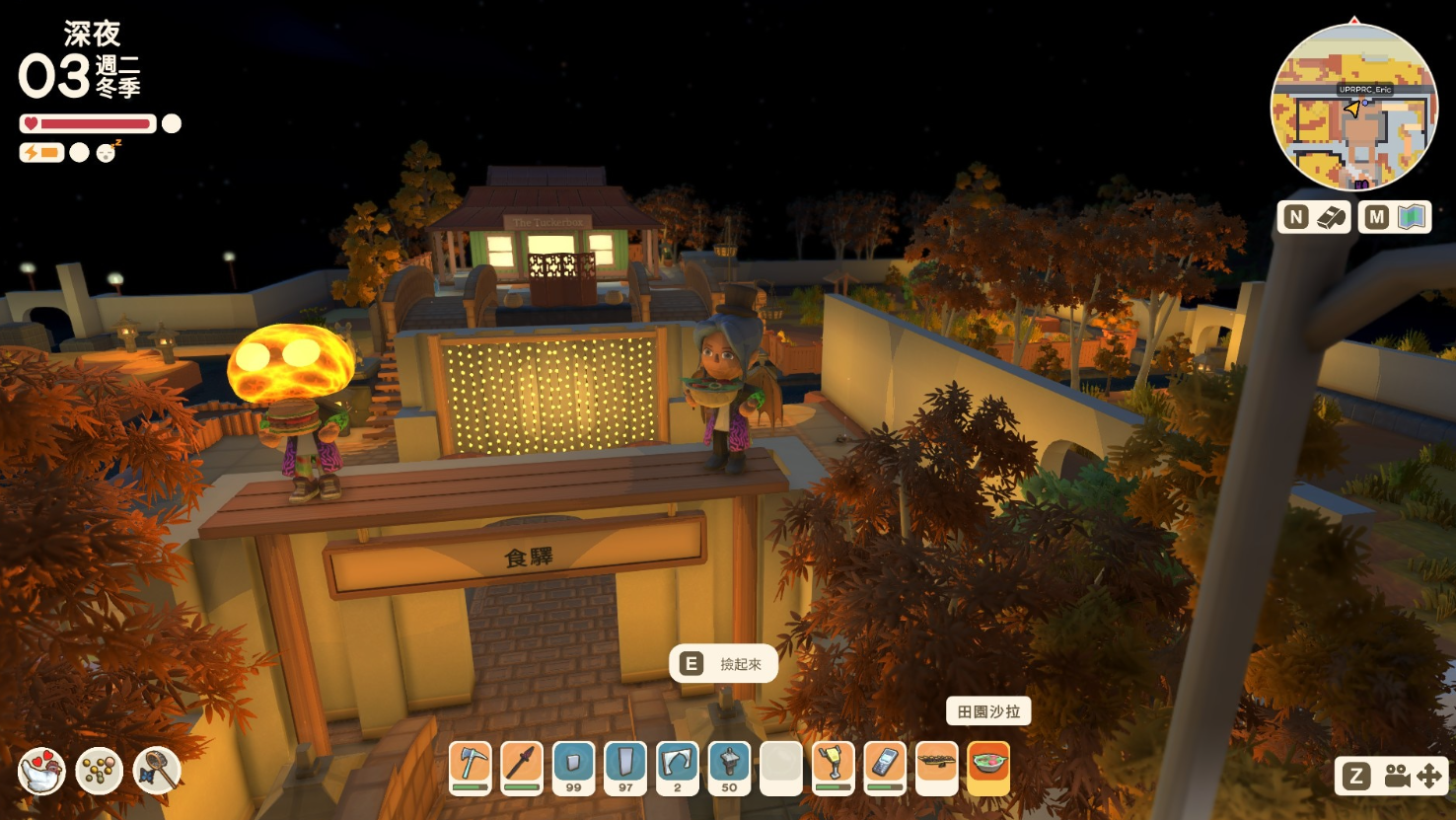
Task: Open the bug net and butterfly icon
Action: (157, 771)
